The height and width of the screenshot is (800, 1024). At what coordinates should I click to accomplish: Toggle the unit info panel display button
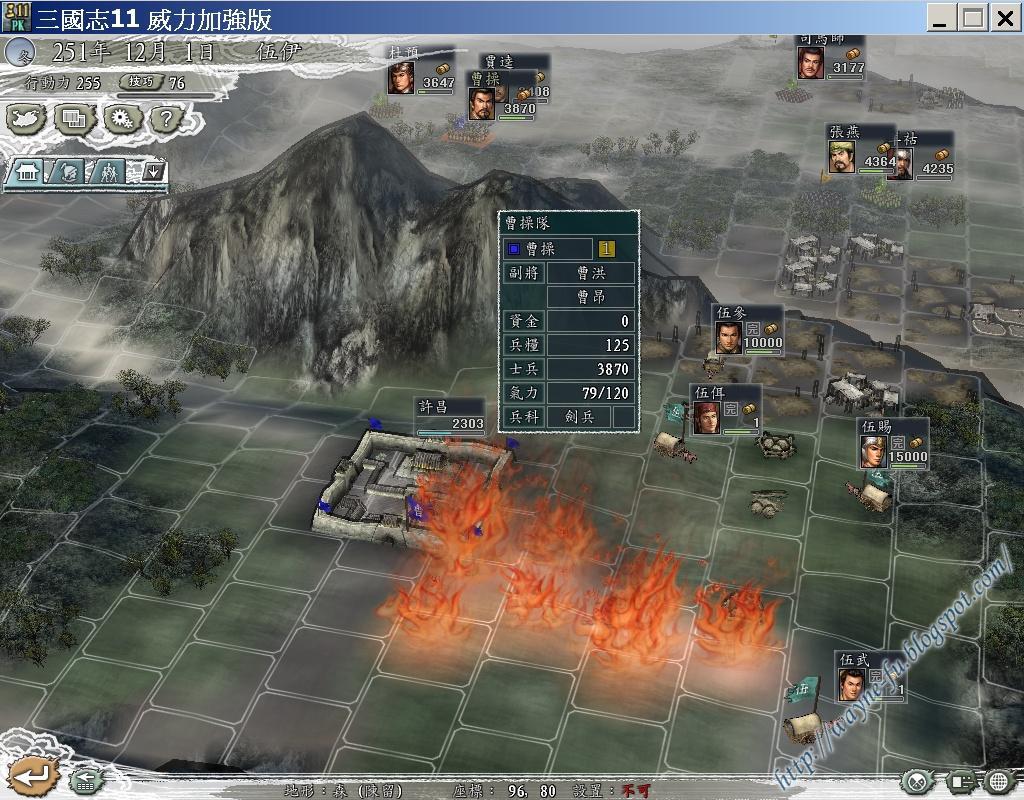pos(962,781)
